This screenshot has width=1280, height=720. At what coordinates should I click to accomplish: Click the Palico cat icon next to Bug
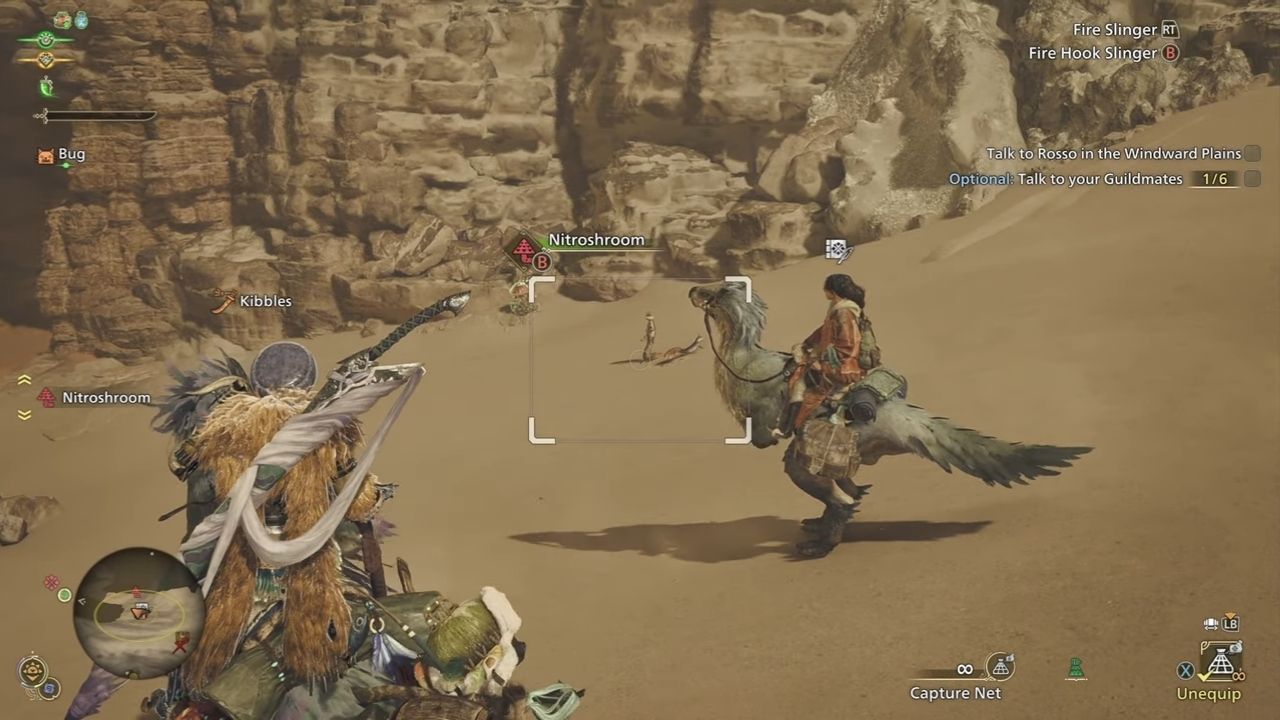(45, 154)
